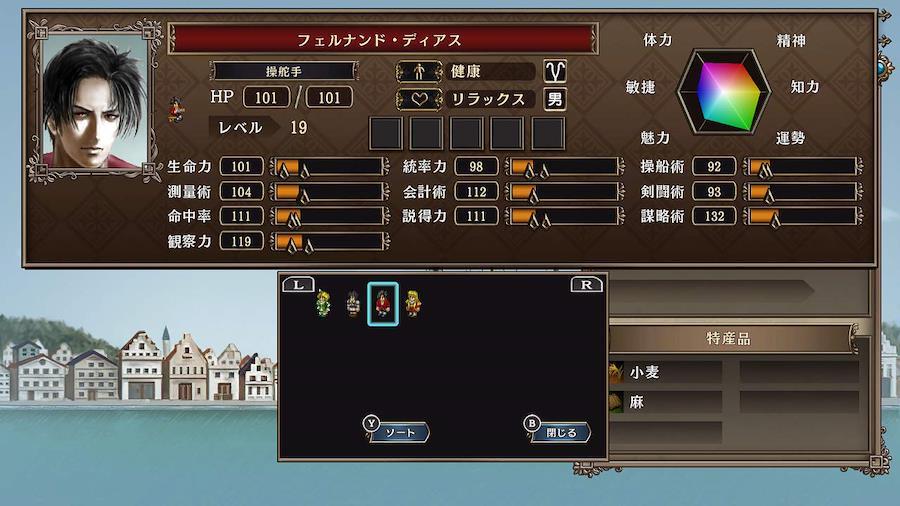
Task: Select the 麻 specialty goods row
Action: pyautogui.click(x=665, y=402)
